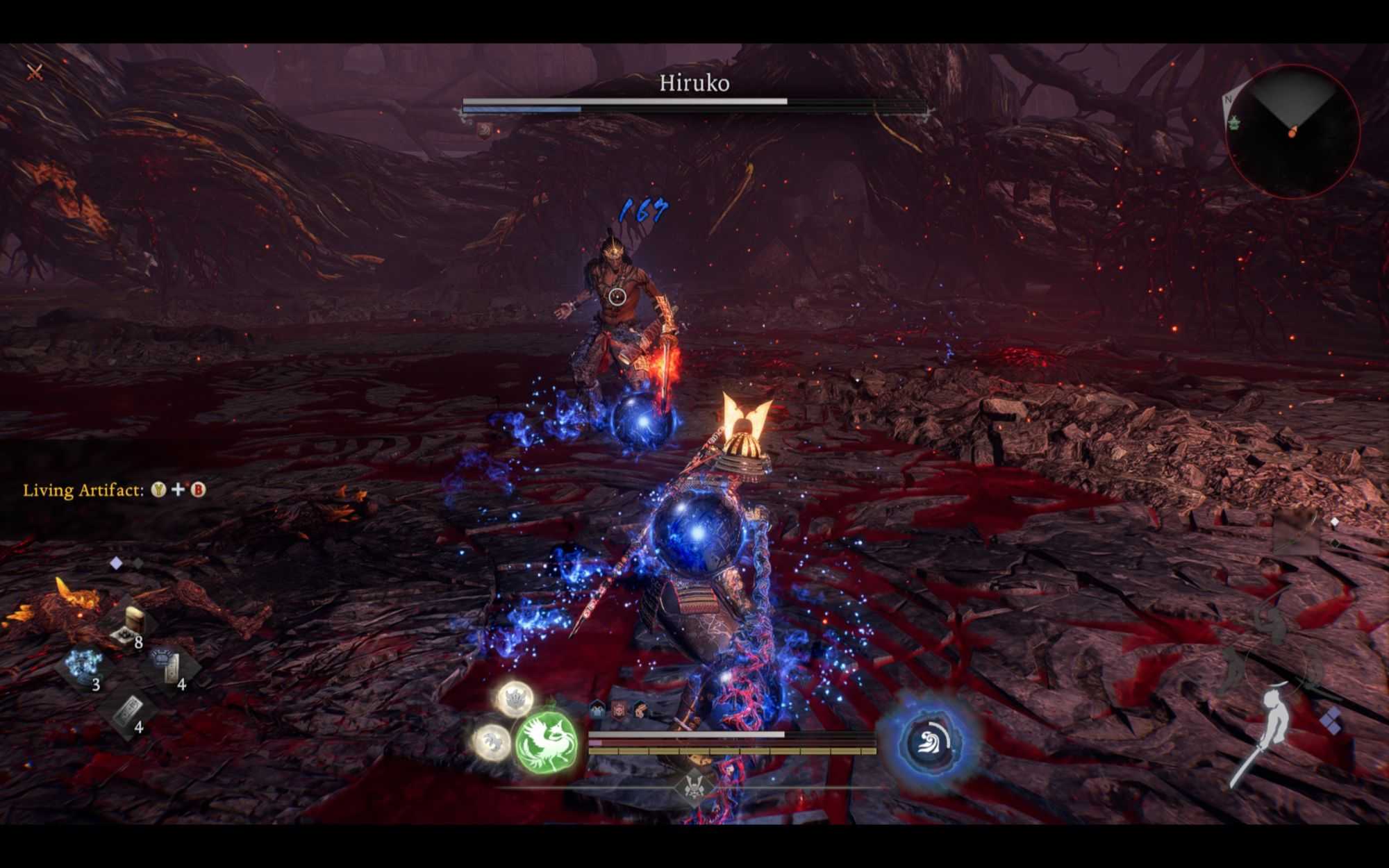Click the Hiruko boss name label
Image resolution: width=1389 pixels, height=868 pixels.
point(694,83)
